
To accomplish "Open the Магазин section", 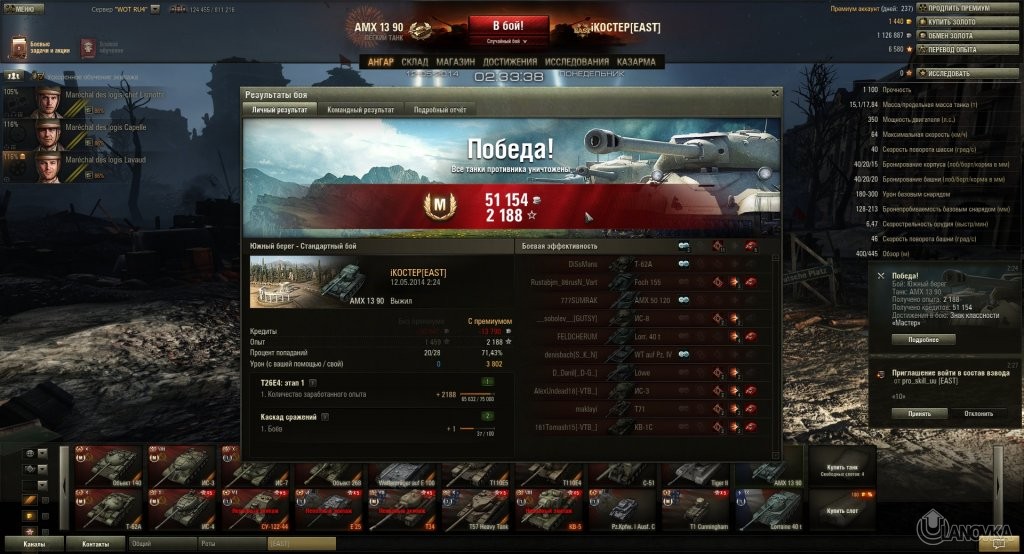I will (x=455, y=62).
